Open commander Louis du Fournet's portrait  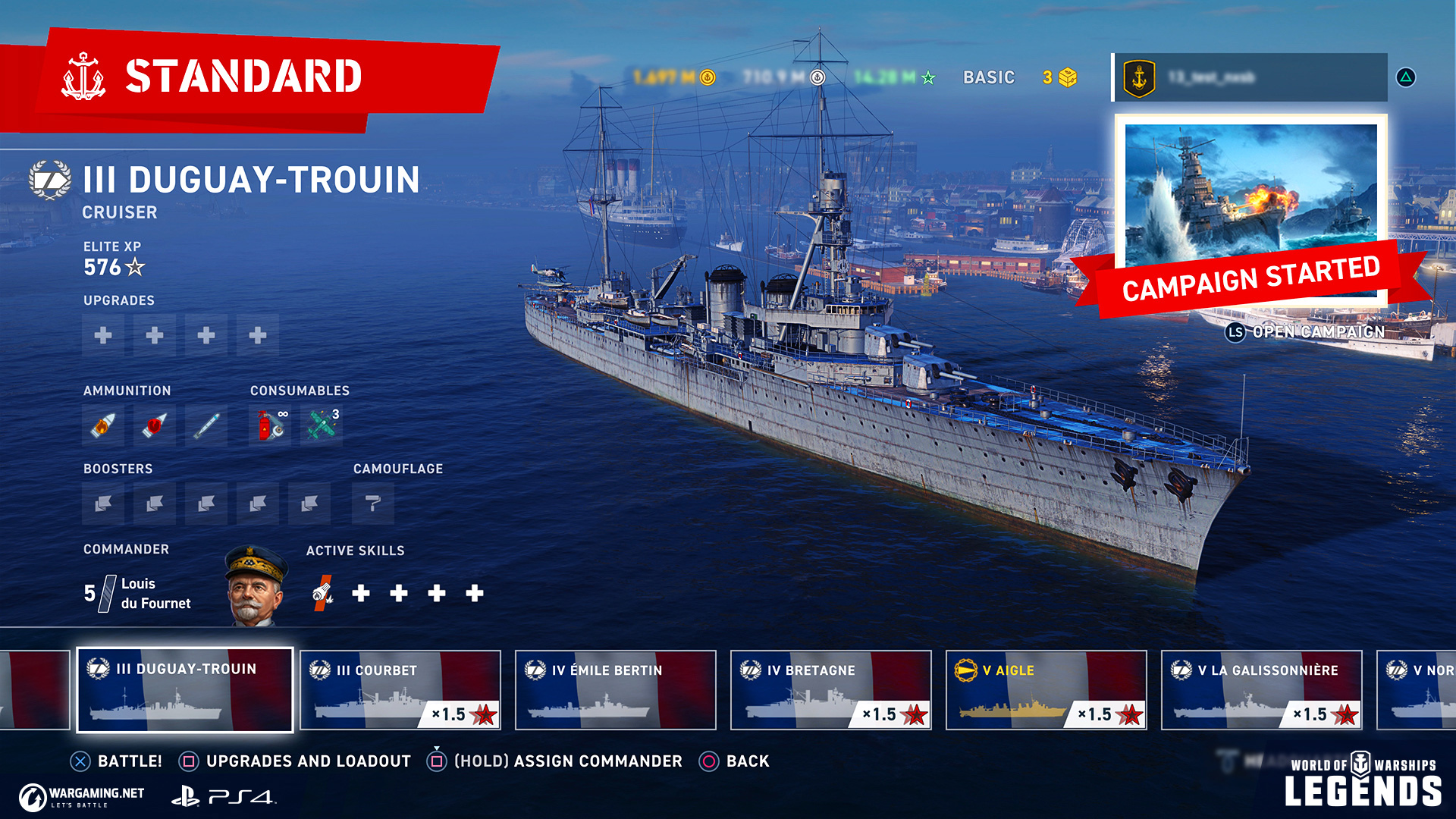click(256, 585)
